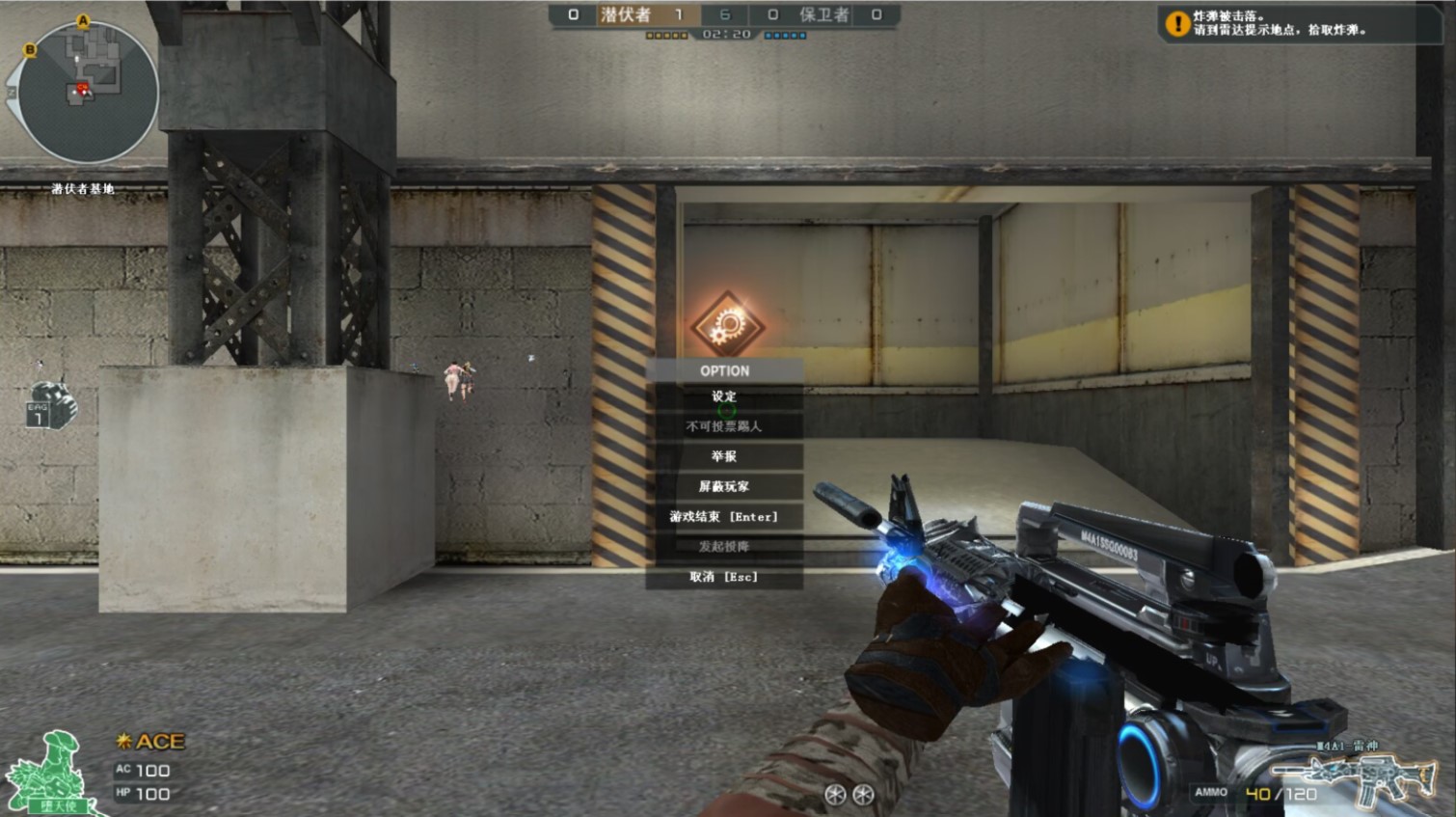Screen dimensions: 1456x817
Task: Open the 设定 settings entry
Action: tap(724, 396)
